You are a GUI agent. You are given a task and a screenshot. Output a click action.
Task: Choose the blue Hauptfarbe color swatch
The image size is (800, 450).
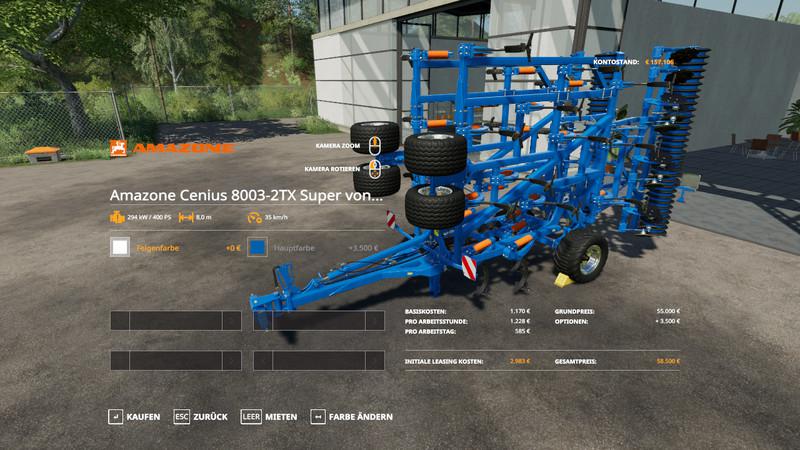(x=258, y=247)
